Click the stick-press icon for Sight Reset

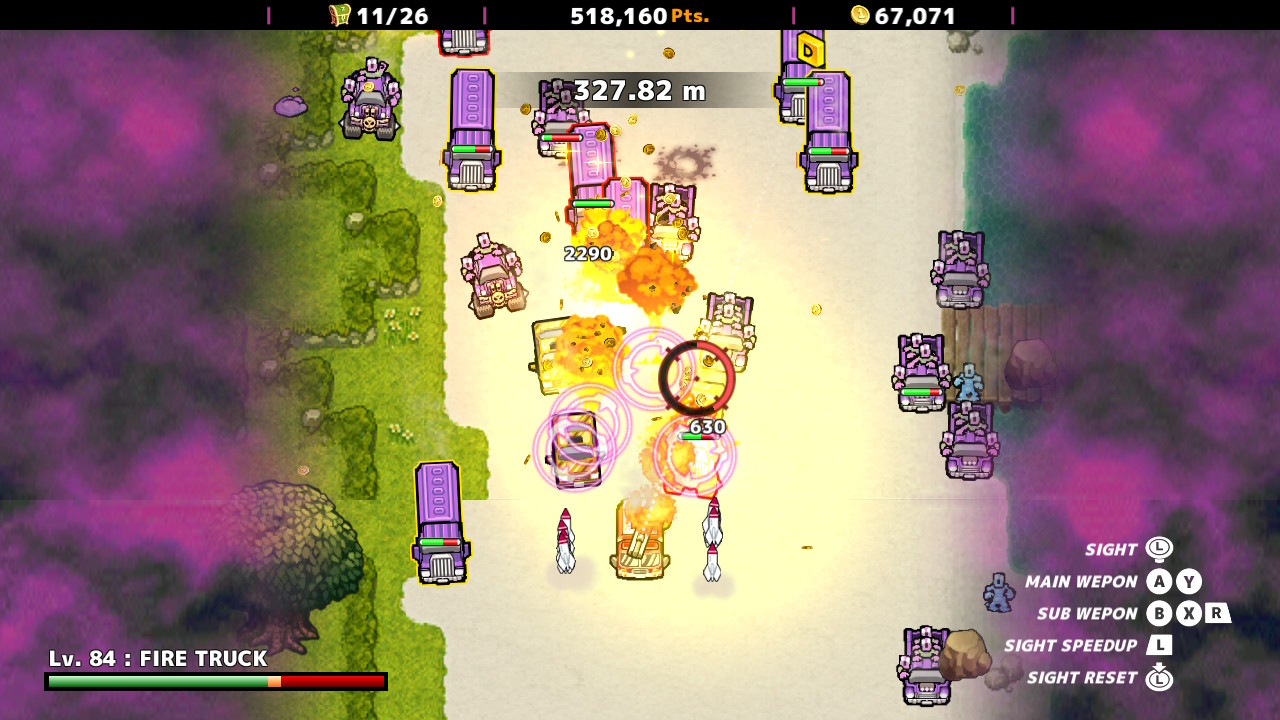(x=1160, y=677)
